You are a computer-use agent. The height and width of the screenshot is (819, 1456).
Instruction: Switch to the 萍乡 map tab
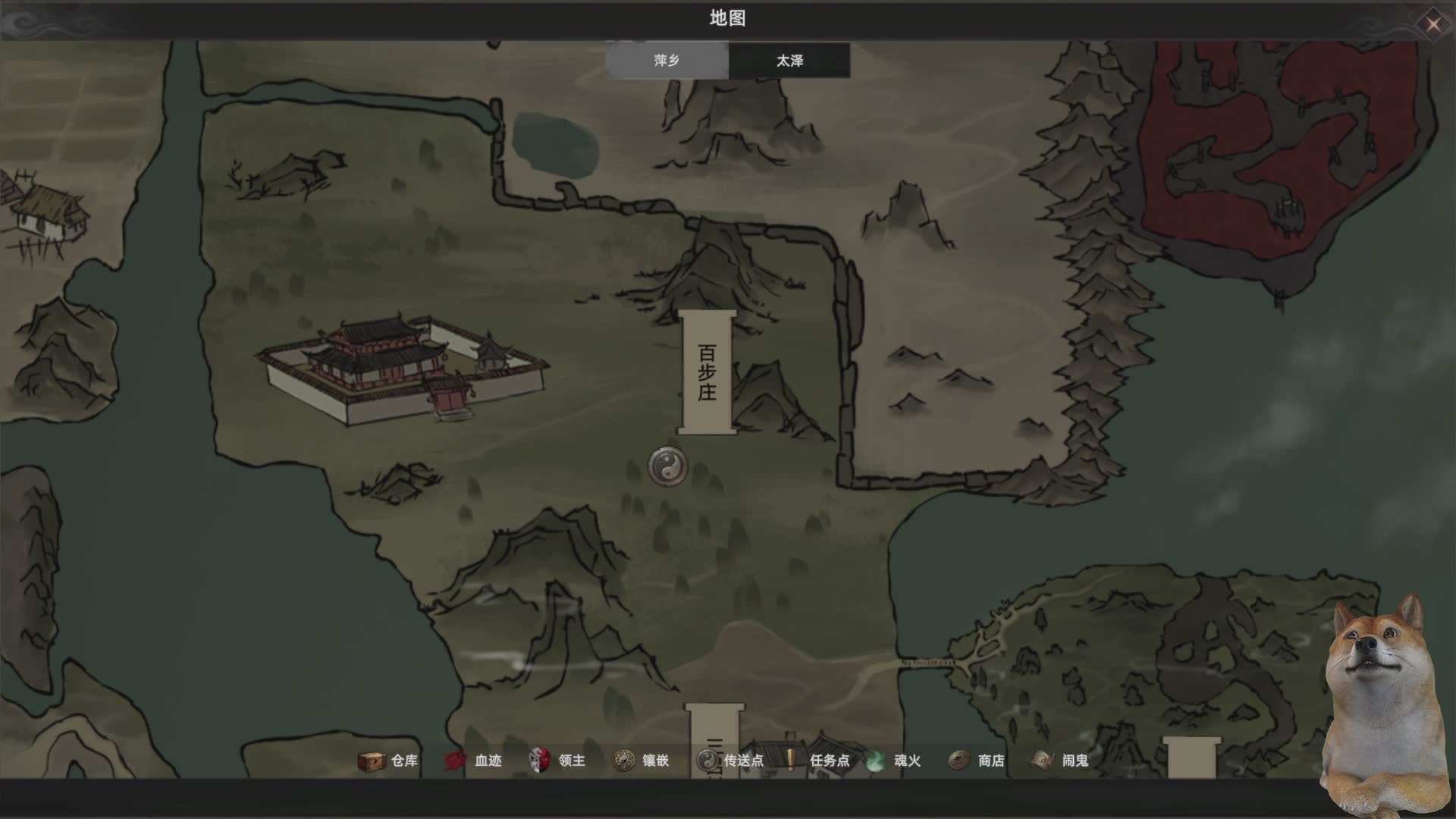coord(667,61)
